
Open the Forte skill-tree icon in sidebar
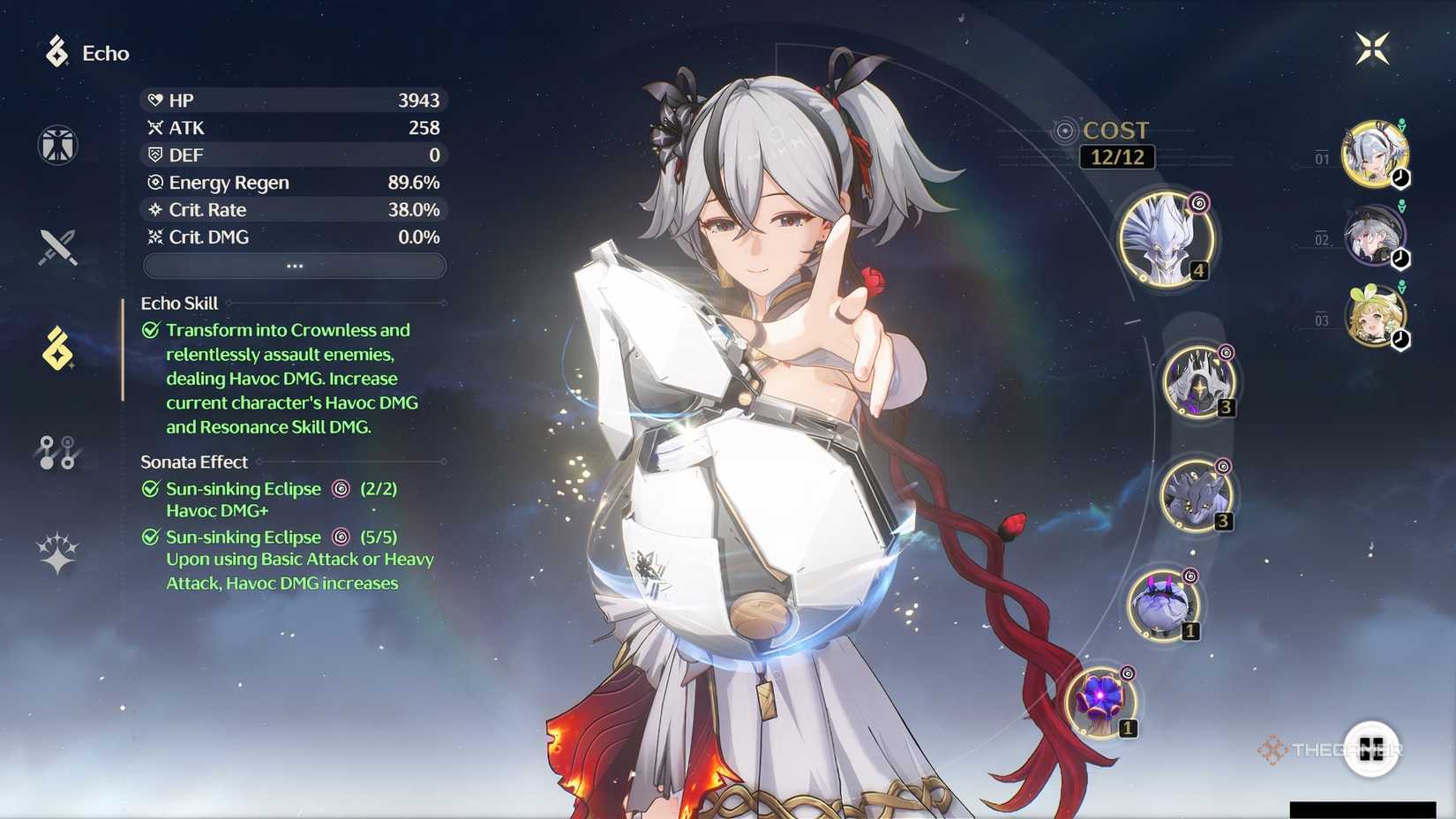click(x=56, y=453)
